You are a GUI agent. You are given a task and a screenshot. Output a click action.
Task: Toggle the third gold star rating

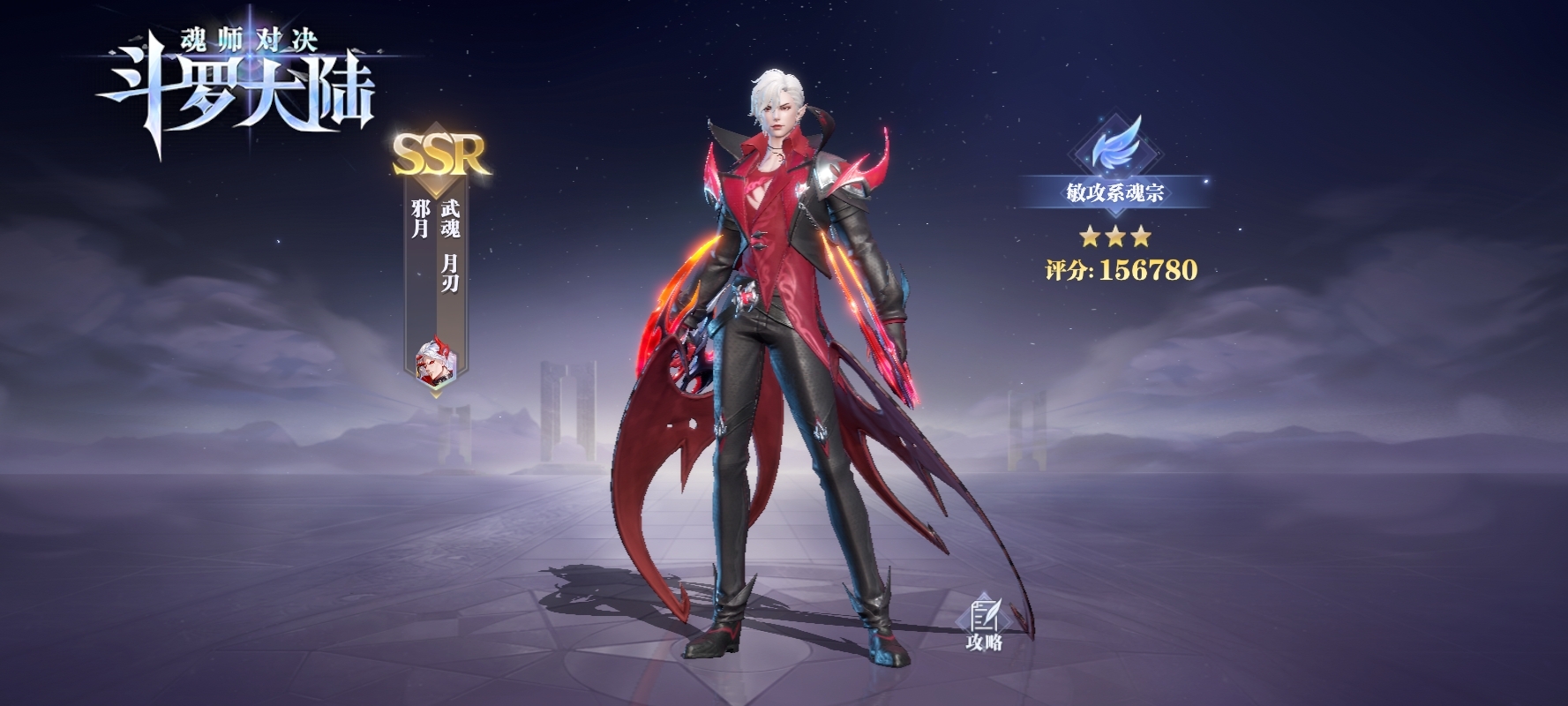point(1141,237)
